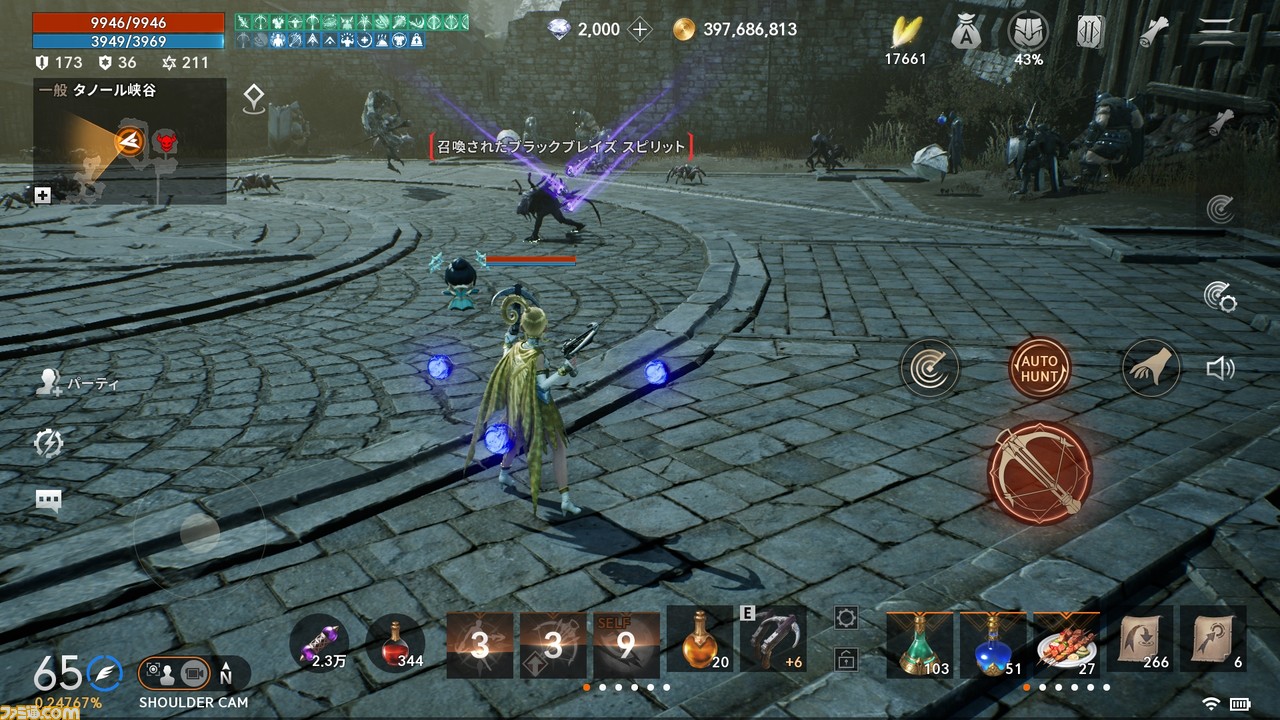Open the bag inventory icon
Viewport: 1280px width, 720px height.
tap(966, 32)
